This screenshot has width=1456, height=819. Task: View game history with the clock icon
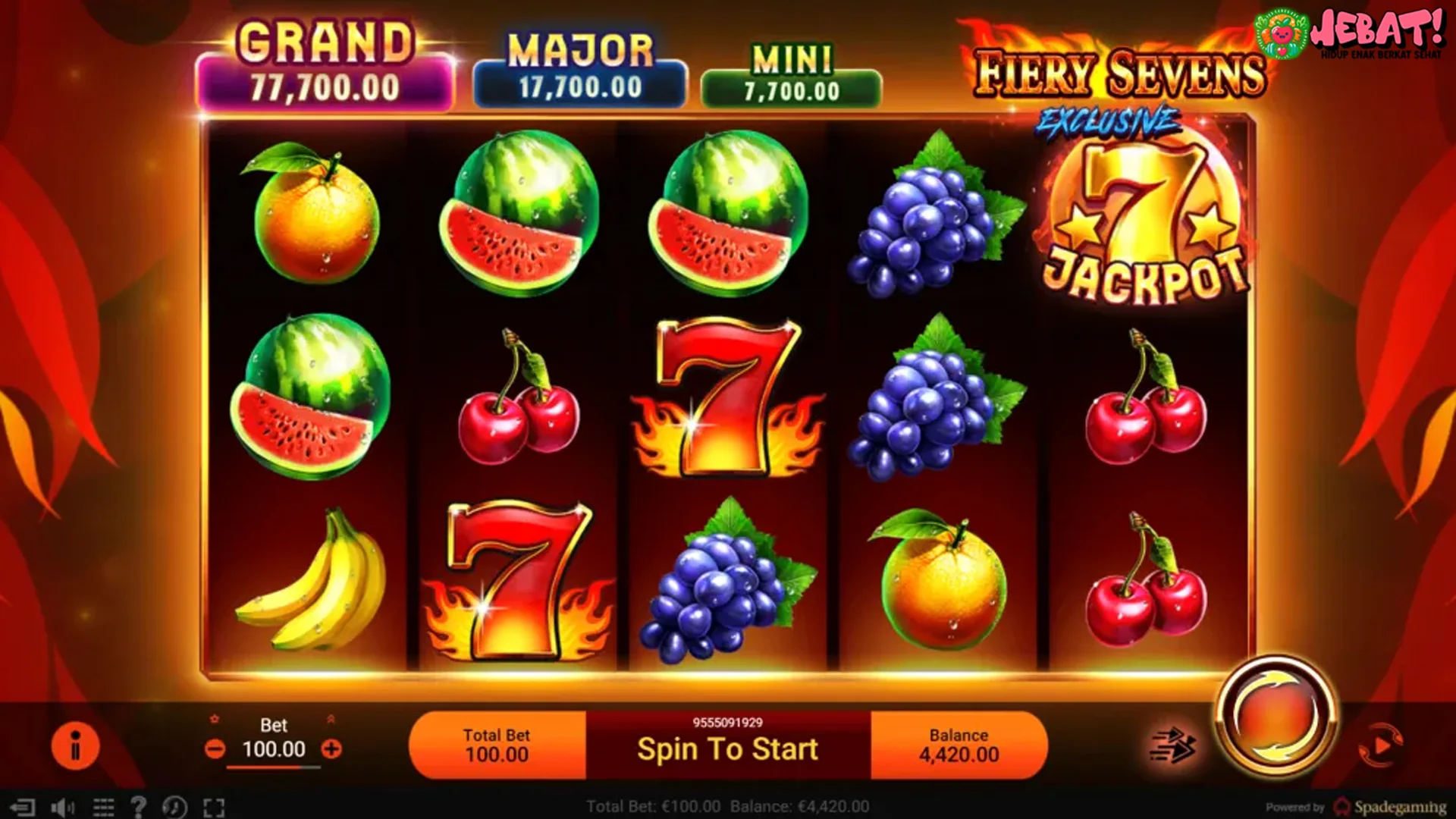click(x=174, y=807)
